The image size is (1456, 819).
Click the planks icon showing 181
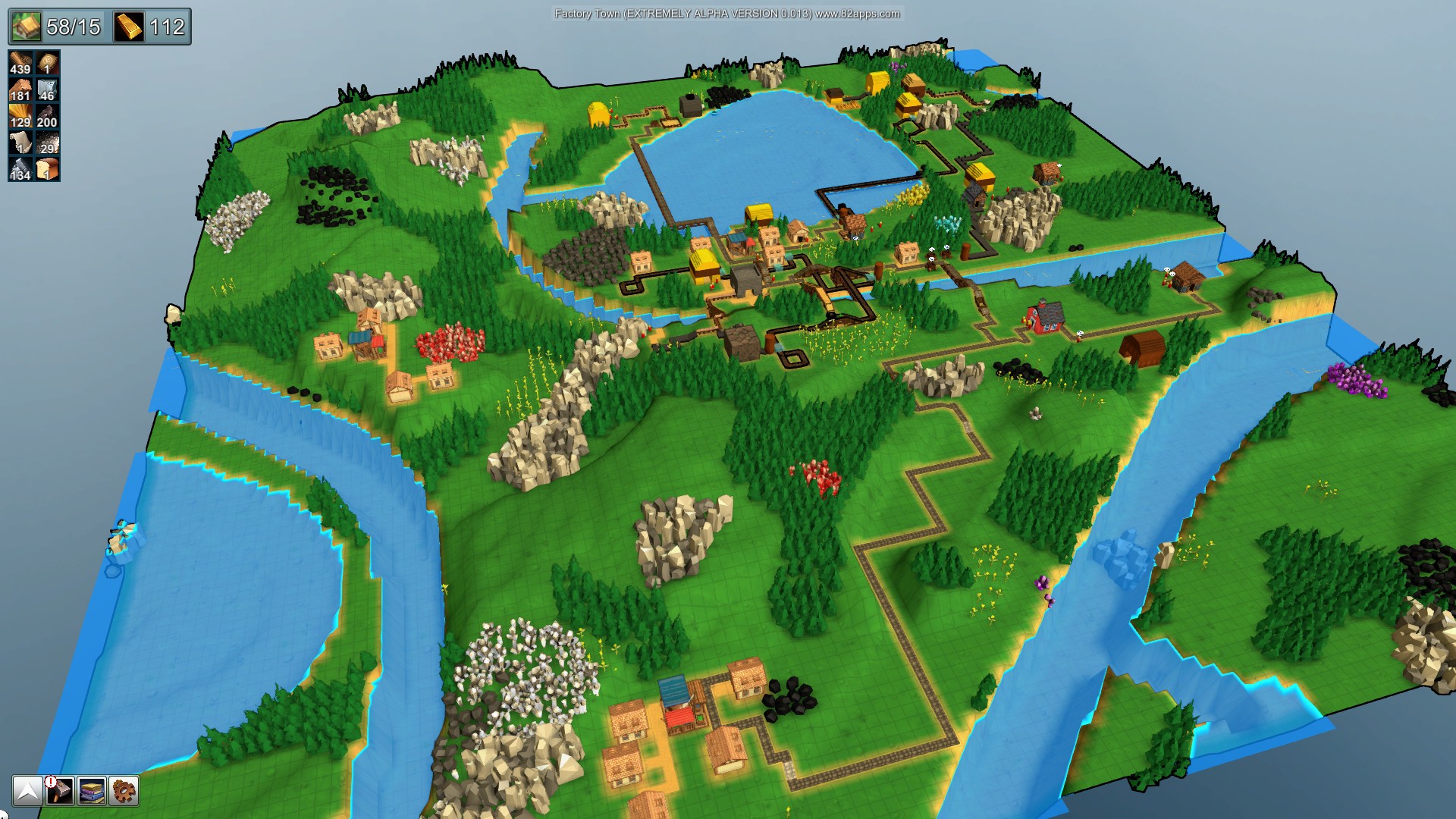point(20,89)
